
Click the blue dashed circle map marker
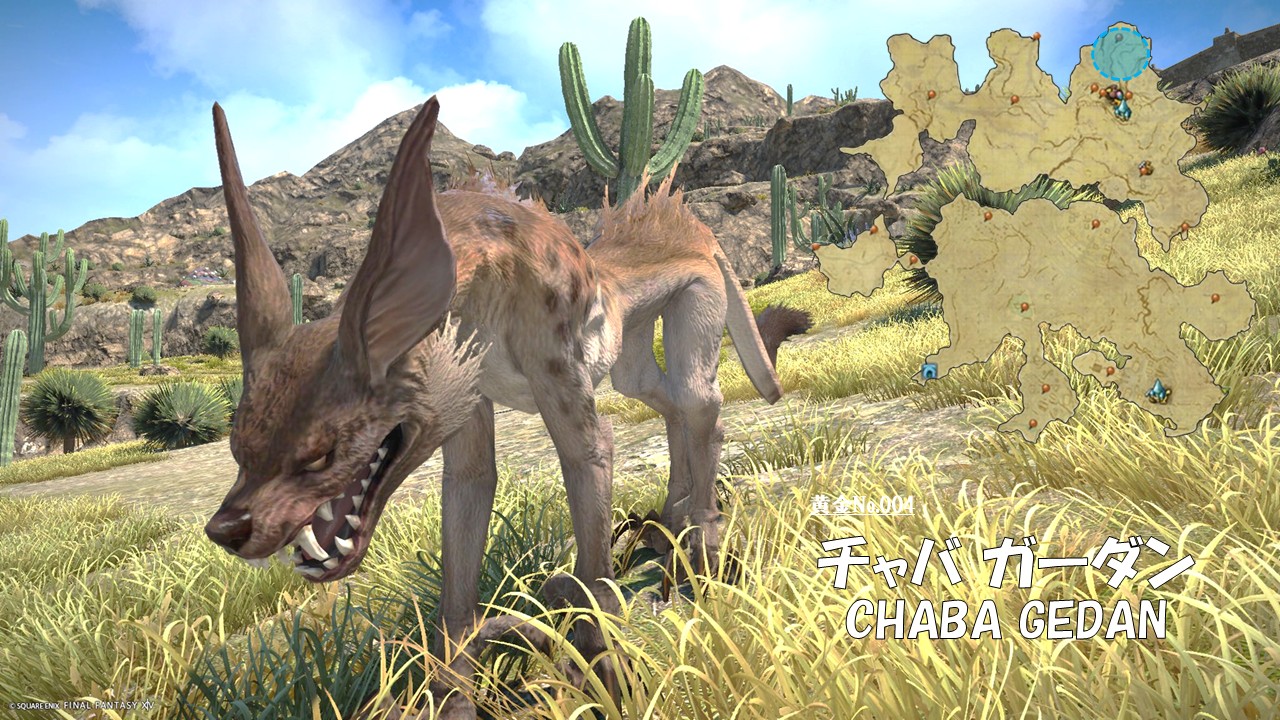(1120, 53)
